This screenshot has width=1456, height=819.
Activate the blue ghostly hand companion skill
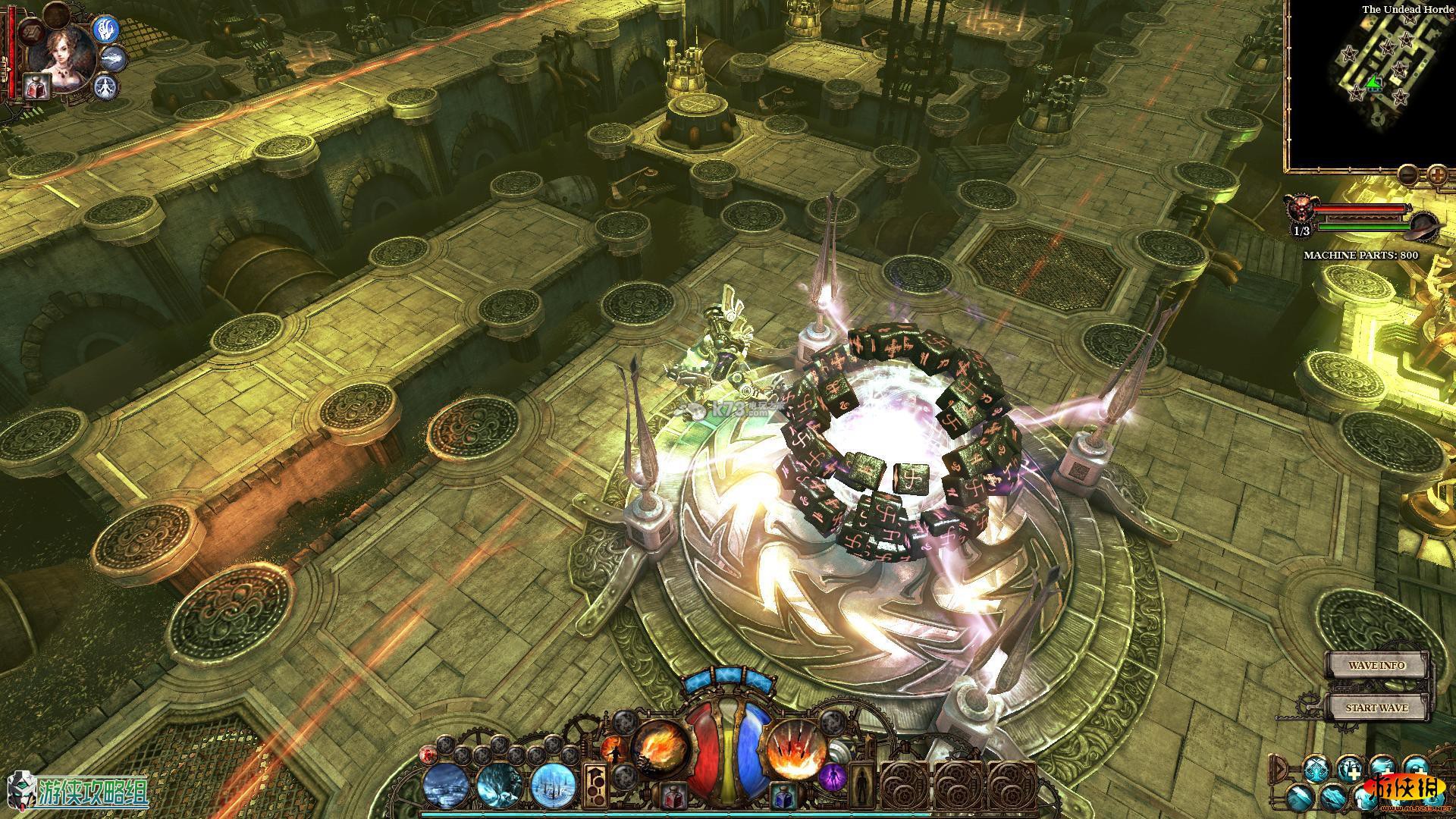(x=106, y=29)
